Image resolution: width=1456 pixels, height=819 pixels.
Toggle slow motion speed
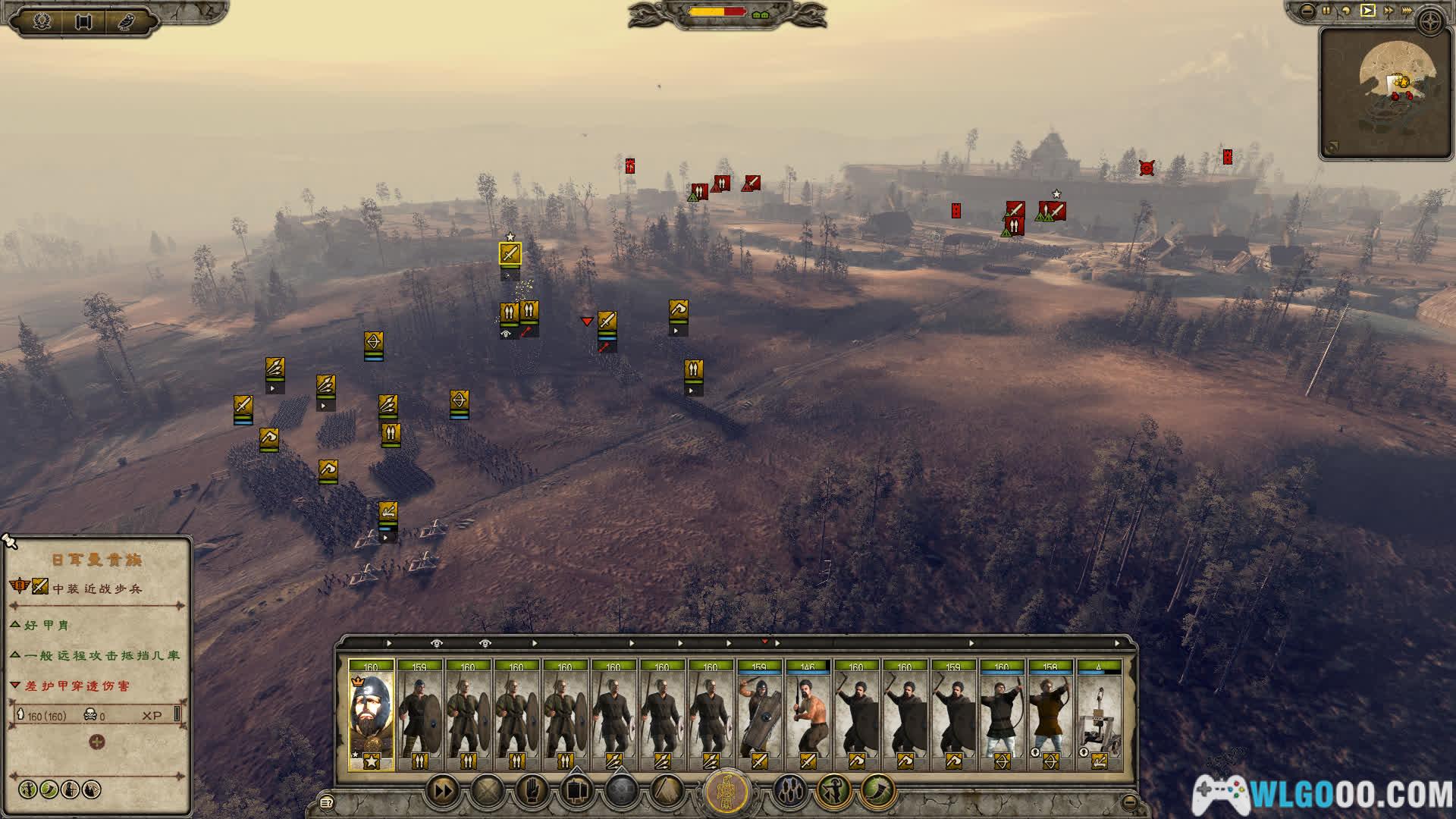pos(1347,11)
